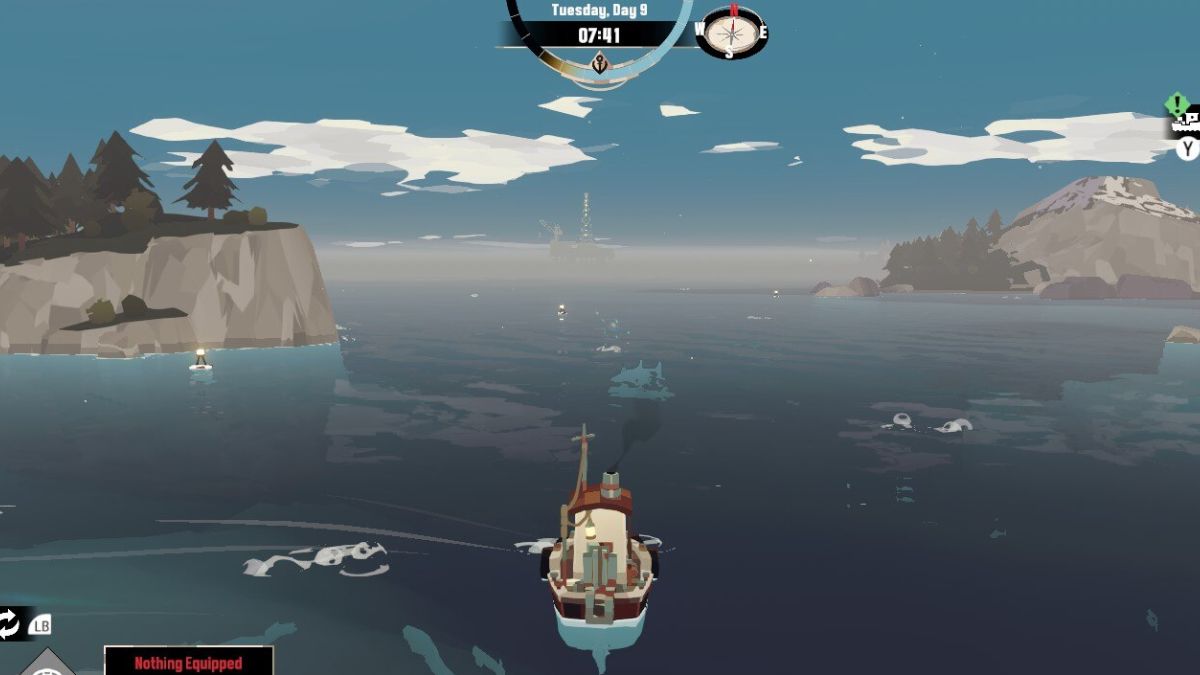
Task: Click the compass at the top
Action: [732, 32]
